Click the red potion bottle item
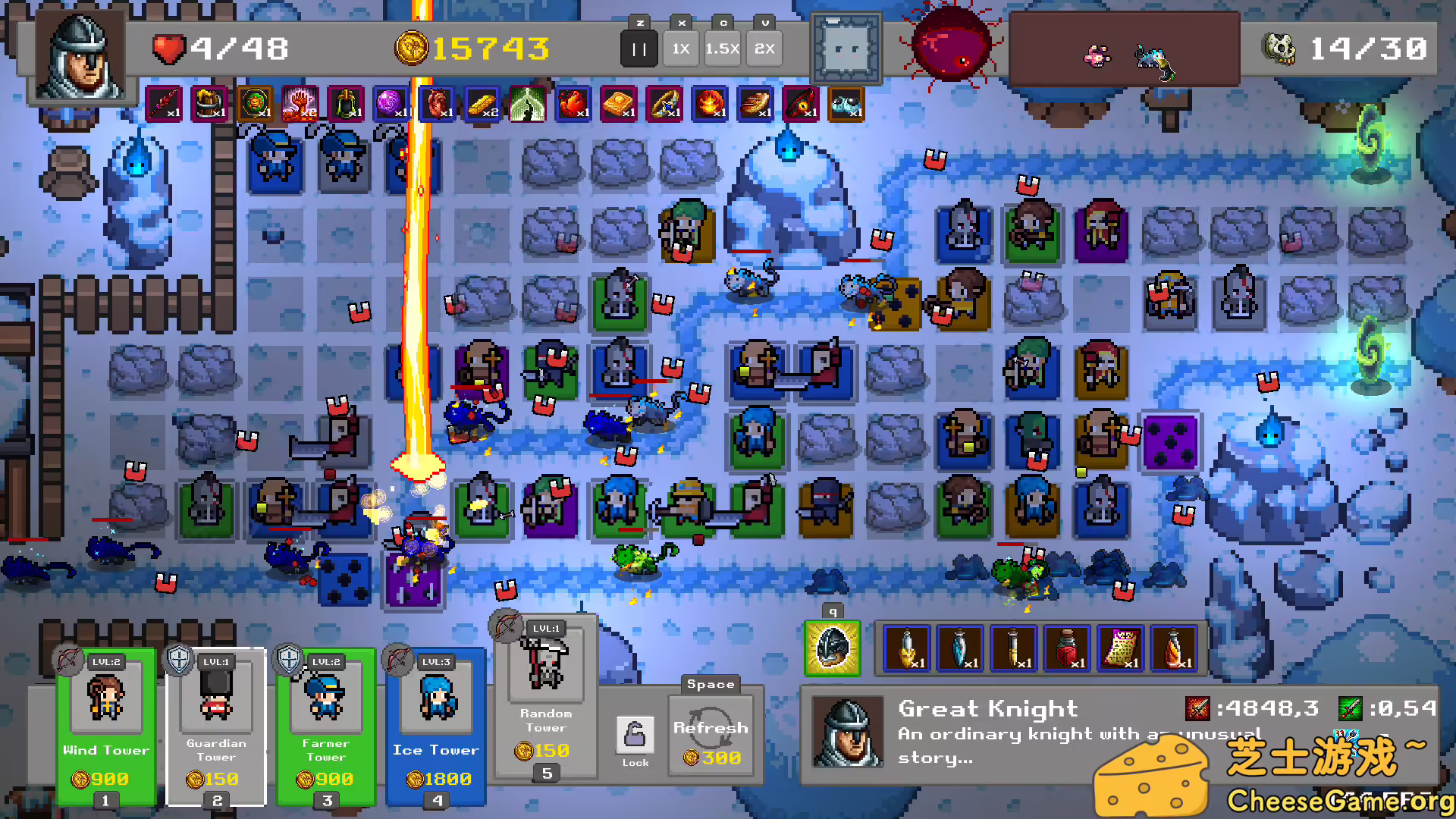Image resolution: width=1456 pixels, height=819 pixels. tap(1065, 648)
